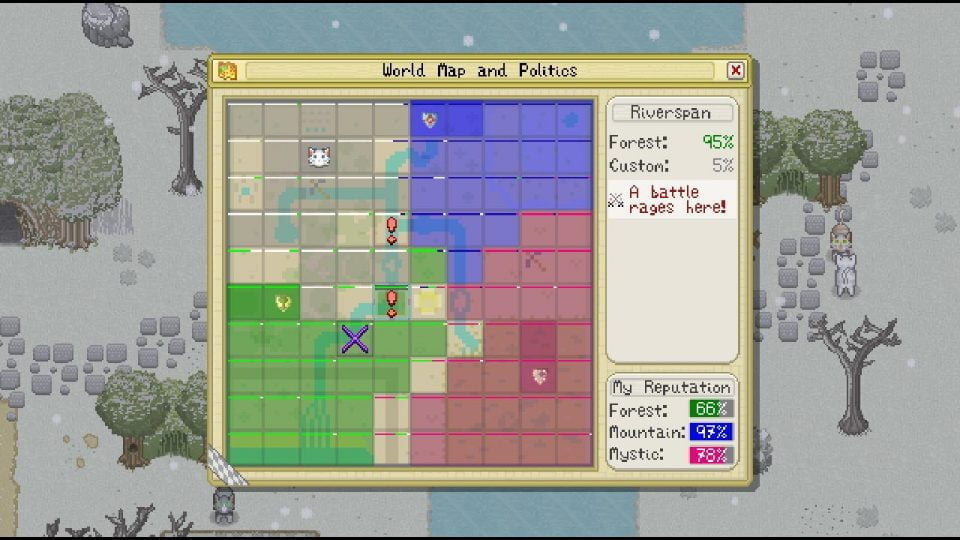The width and height of the screenshot is (960, 540).
Task: Open the My Reputation panel header
Action: [x=672, y=387]
